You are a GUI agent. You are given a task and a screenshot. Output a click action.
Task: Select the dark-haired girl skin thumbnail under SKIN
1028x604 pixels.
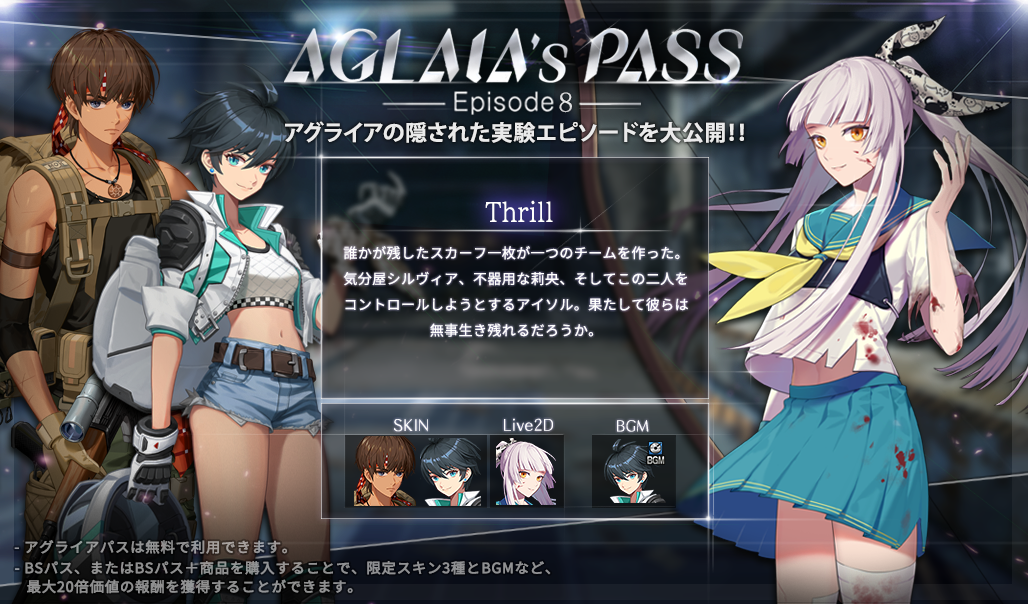(450, 470)
